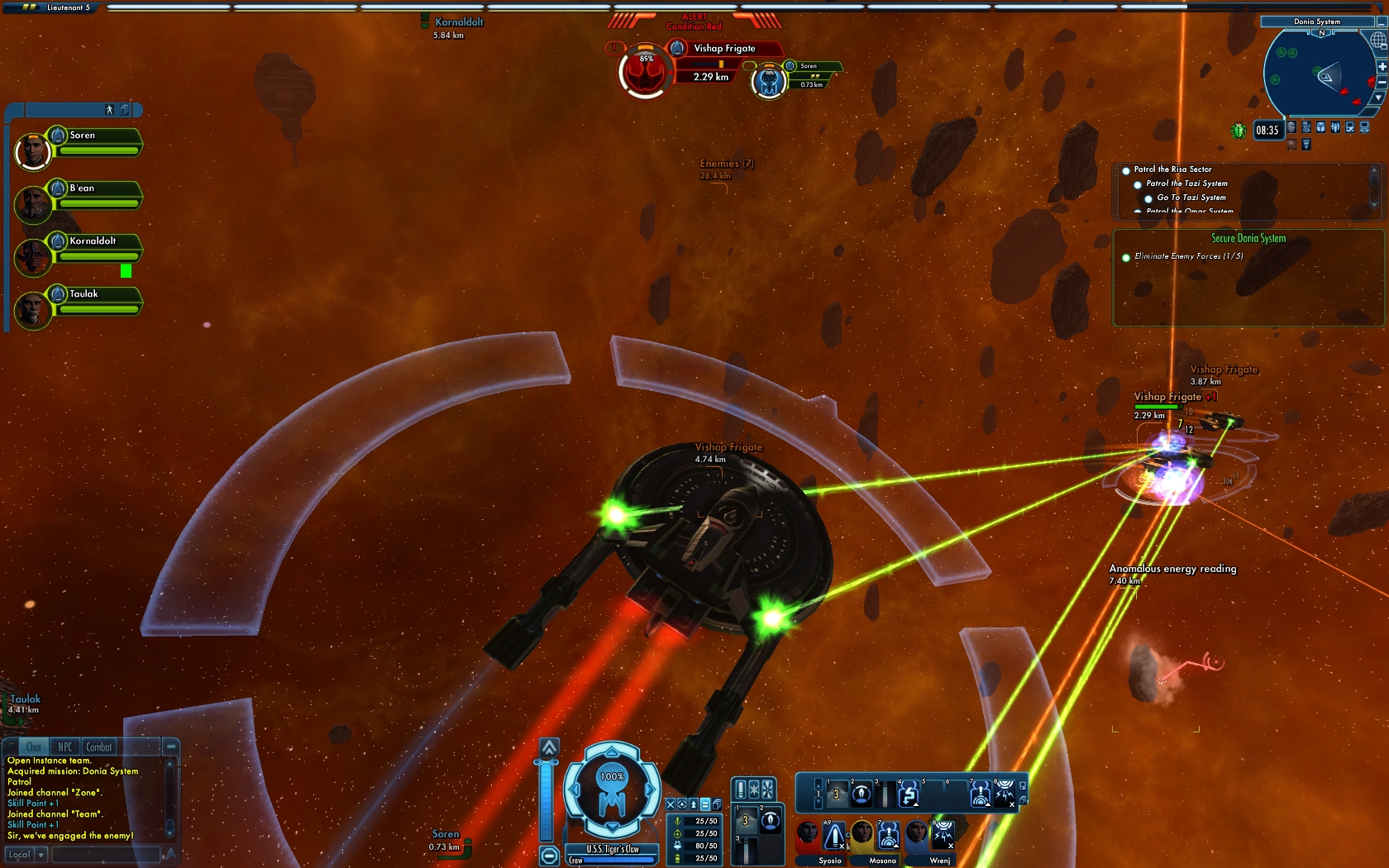Image resolution: width=1389 pixels, height=868 pixels.
Task: Activate Syasio's torpedo bridge officer ability
Action: [833, 836]
